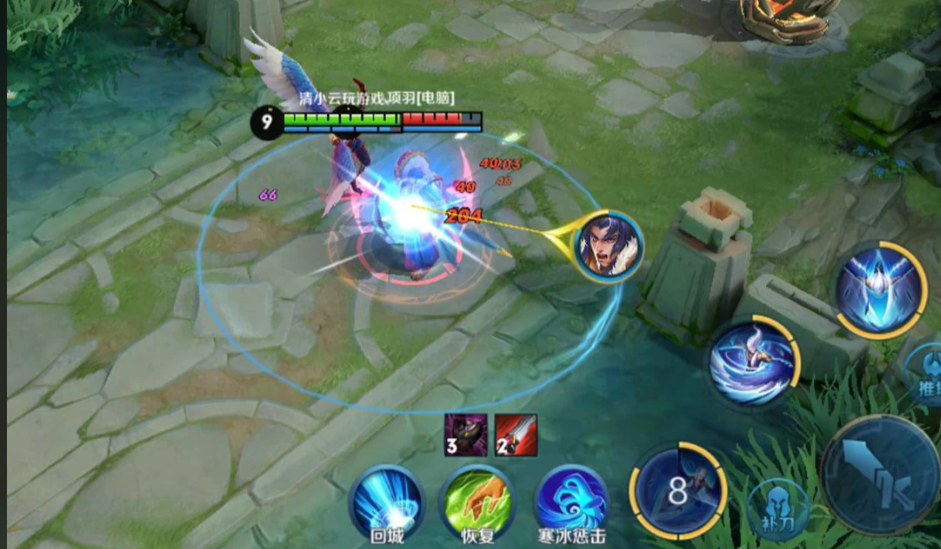Trigger the winged blue ultimate skill
The image size is (941, 549).
(x=881, y=290)
